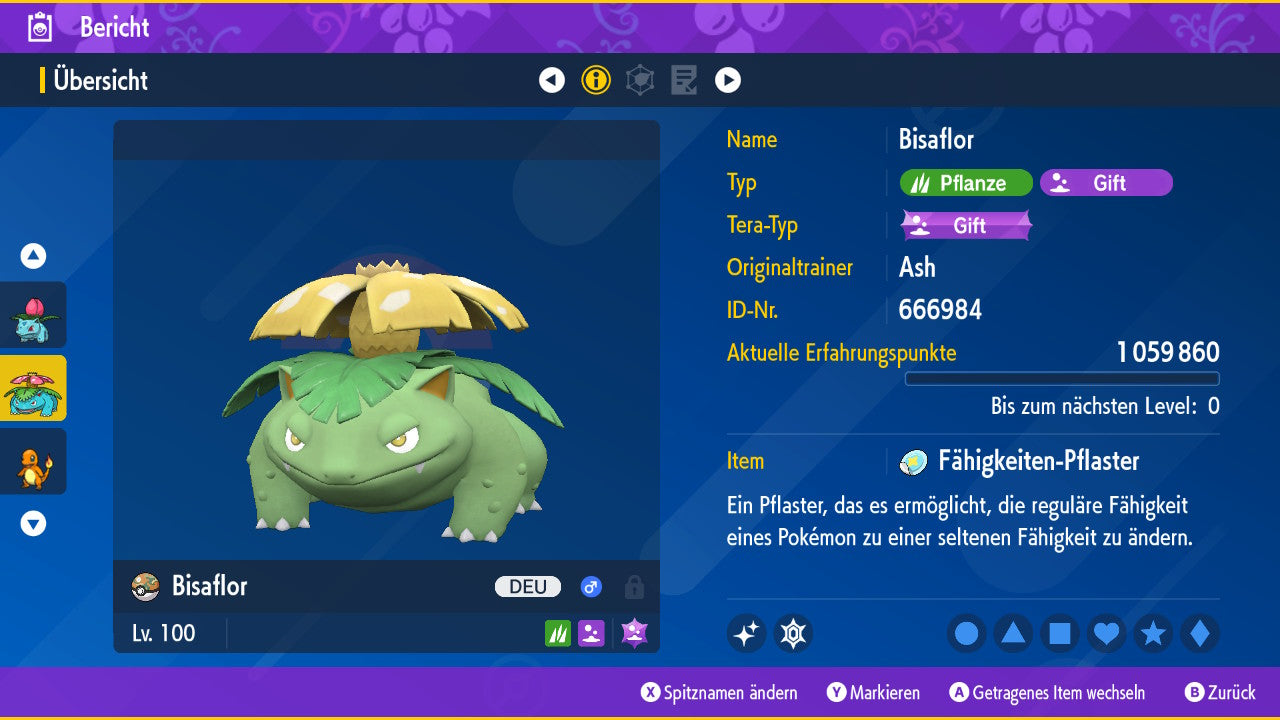Click the Pflanze type badge
The height and width of the screenshot is (720, 1280).
click(x=966, y=183)
